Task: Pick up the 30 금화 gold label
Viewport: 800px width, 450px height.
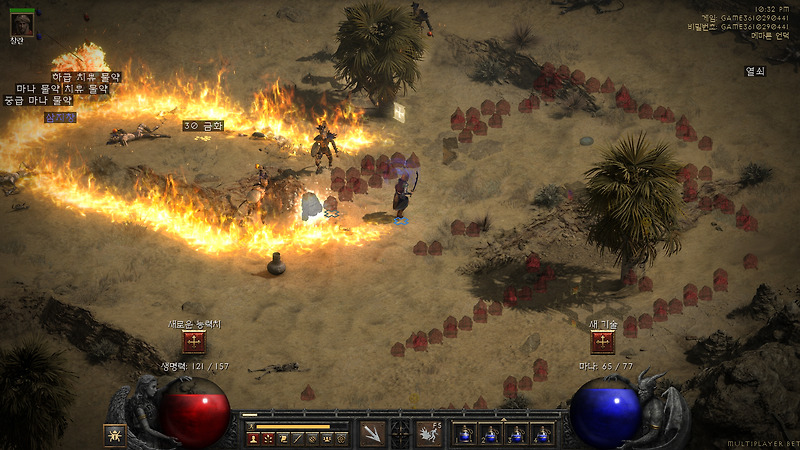Action: [x=203, y=127]
